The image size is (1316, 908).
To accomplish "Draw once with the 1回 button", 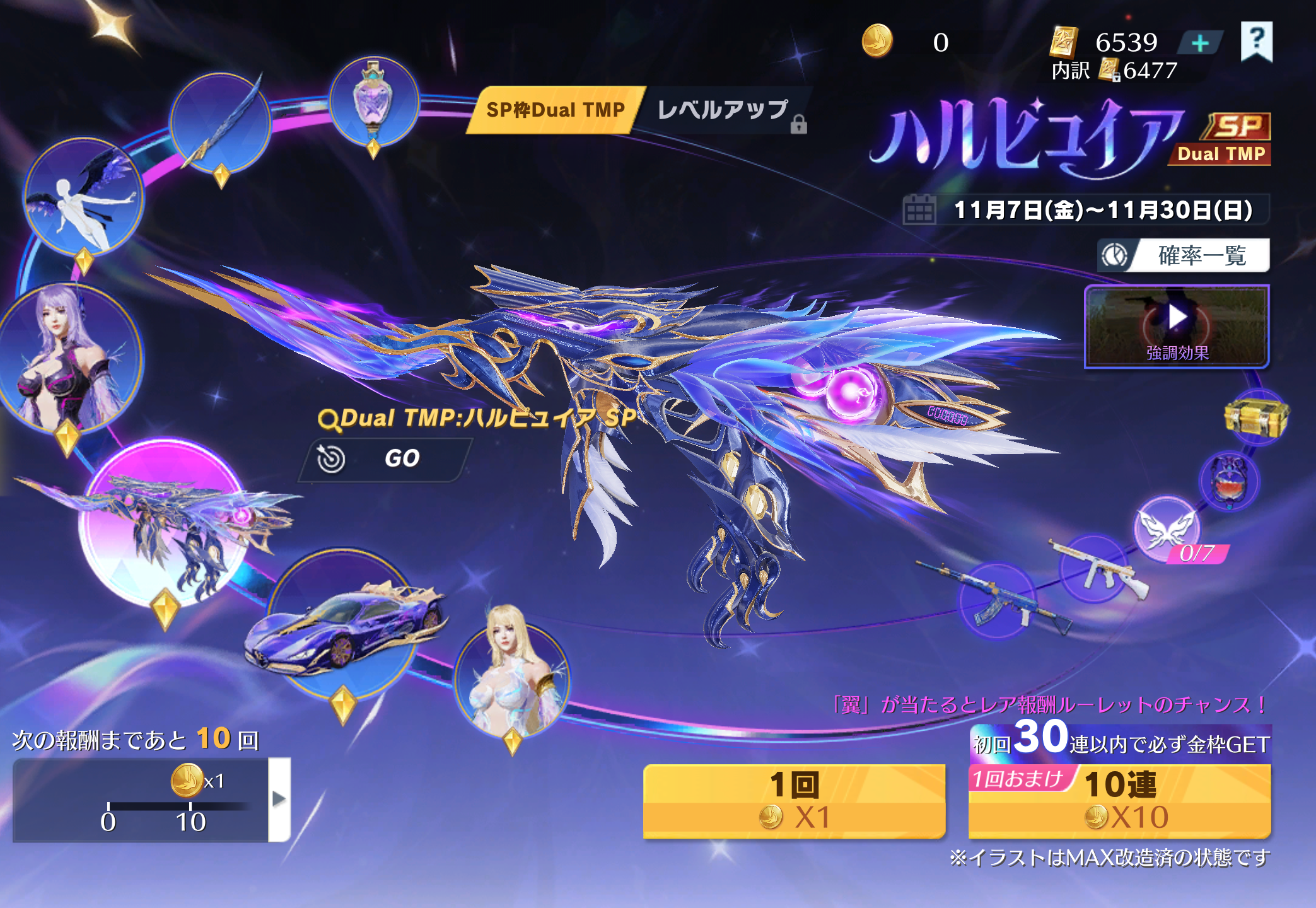I will (794, 801).
